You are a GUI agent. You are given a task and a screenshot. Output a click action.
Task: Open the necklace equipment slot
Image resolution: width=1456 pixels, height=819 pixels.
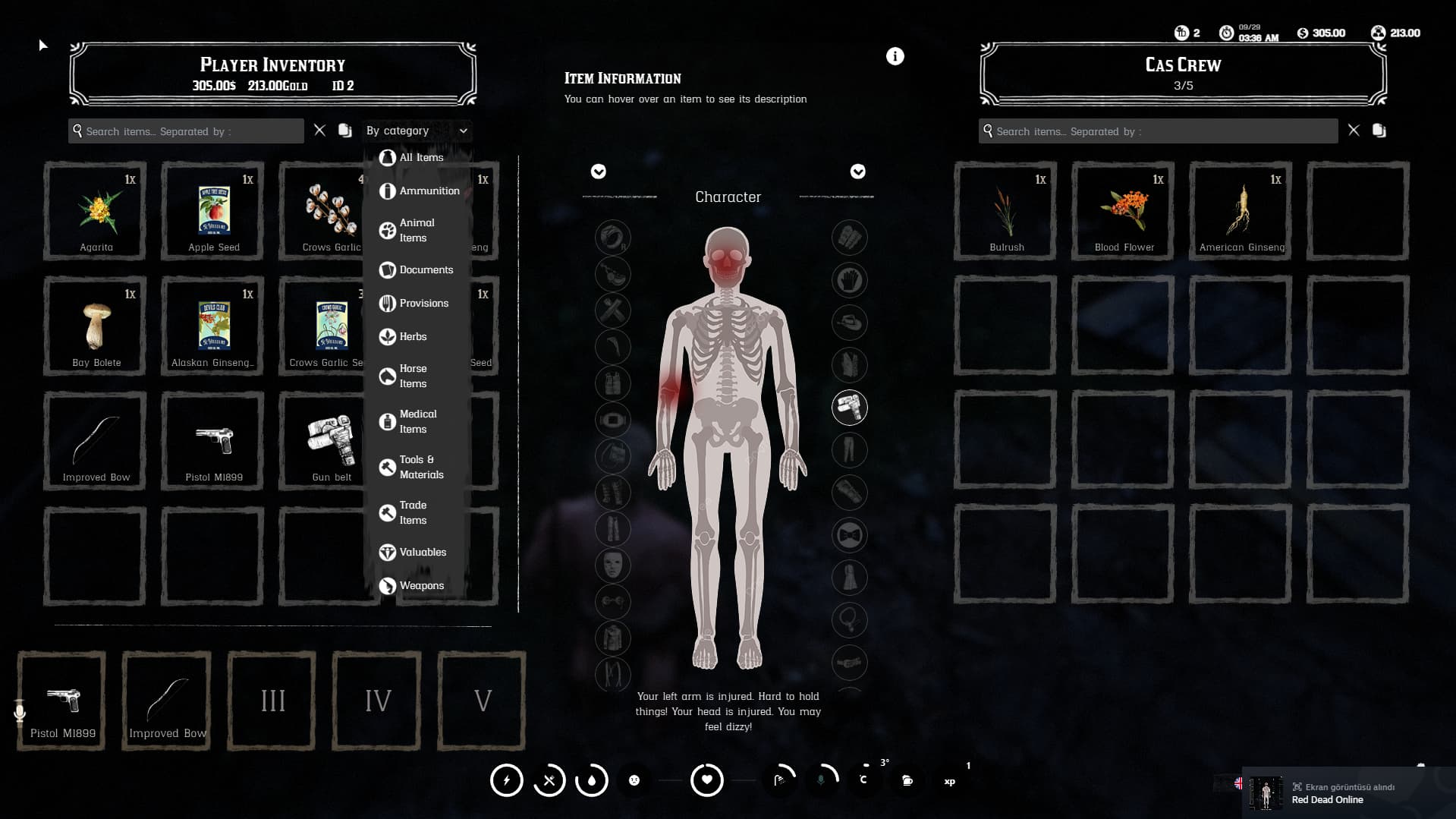850,620
